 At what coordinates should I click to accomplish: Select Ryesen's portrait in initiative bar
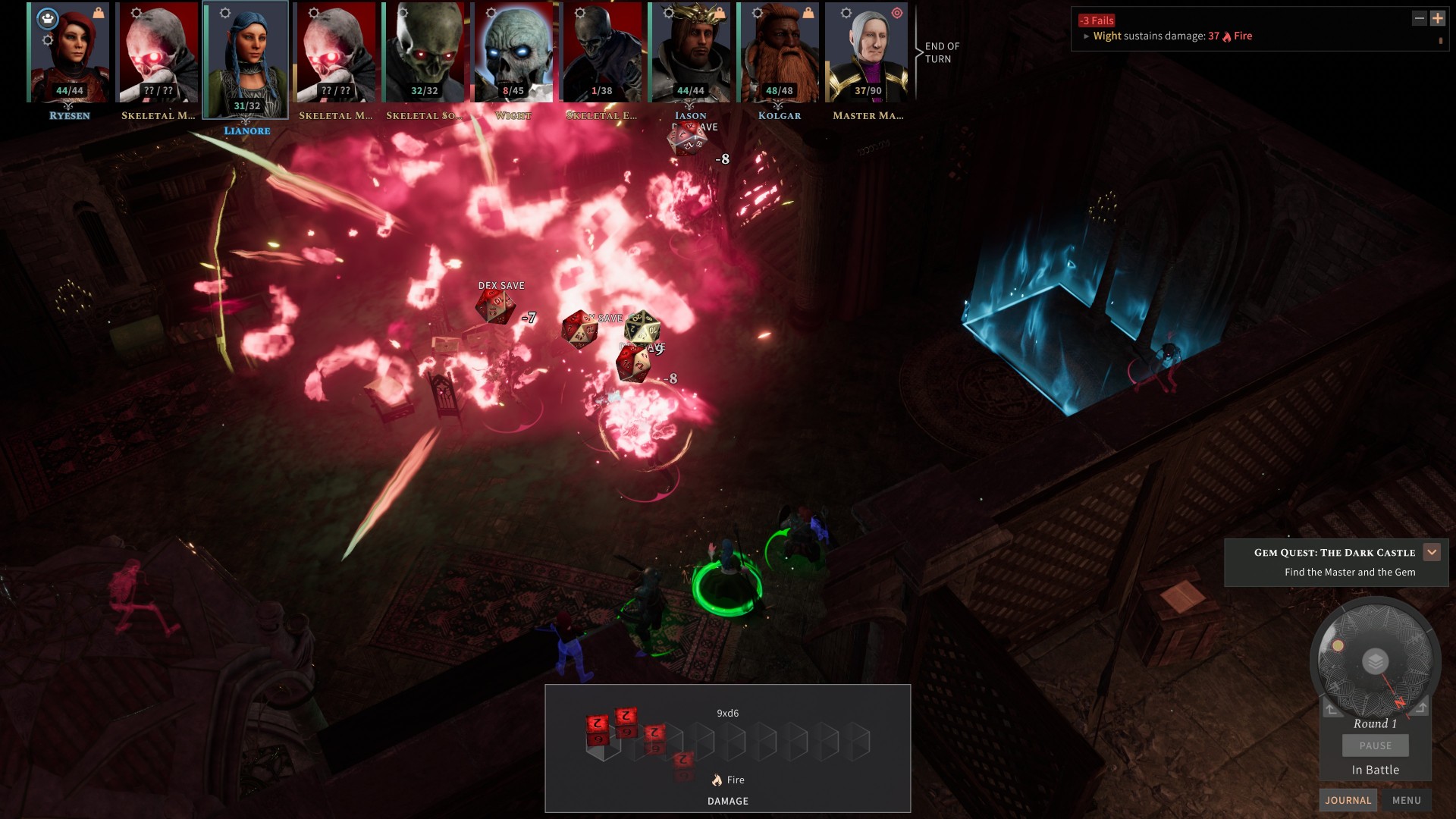[69, 53]
